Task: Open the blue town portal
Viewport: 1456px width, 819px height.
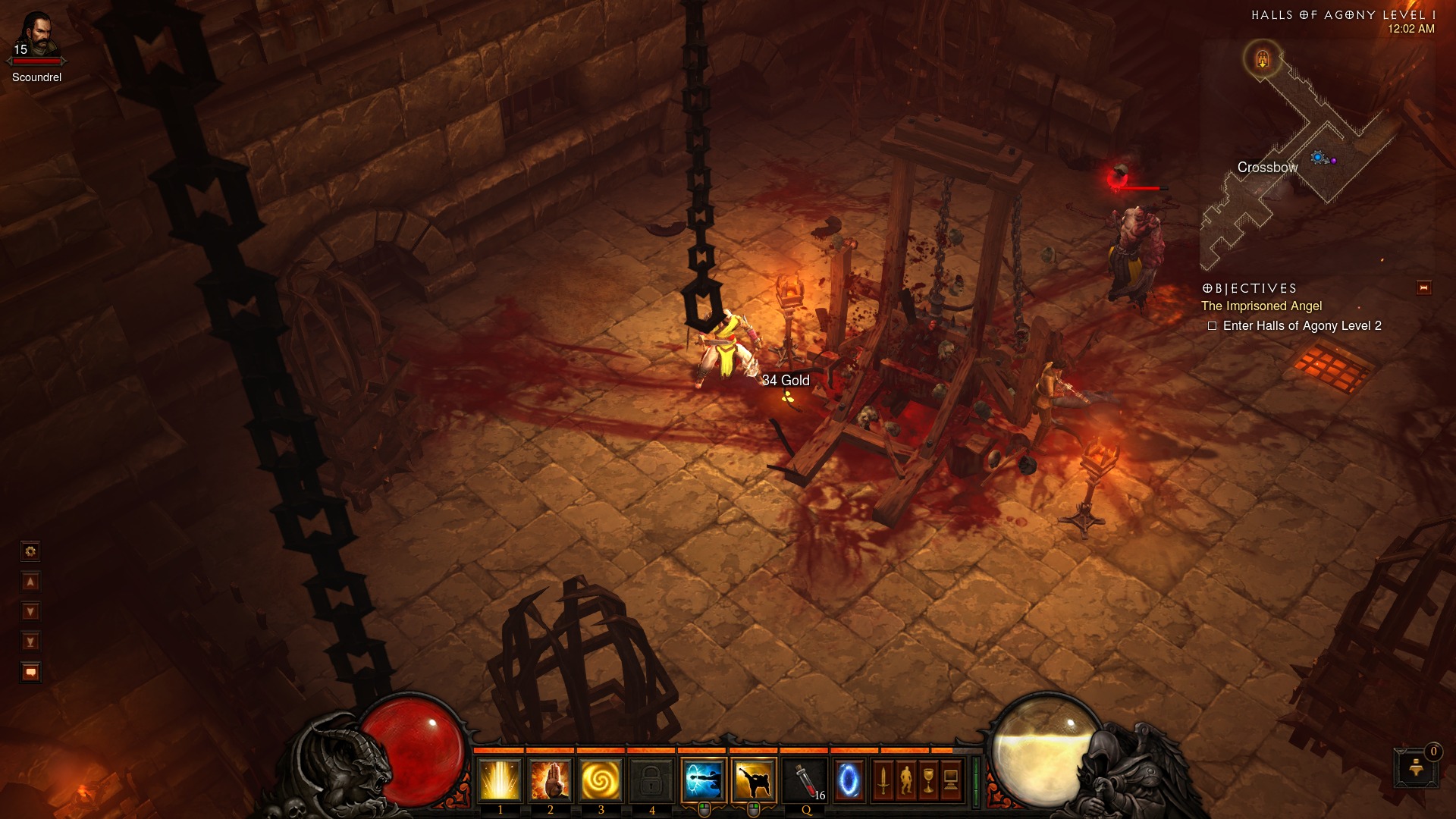Action: (x=849, y=780)
